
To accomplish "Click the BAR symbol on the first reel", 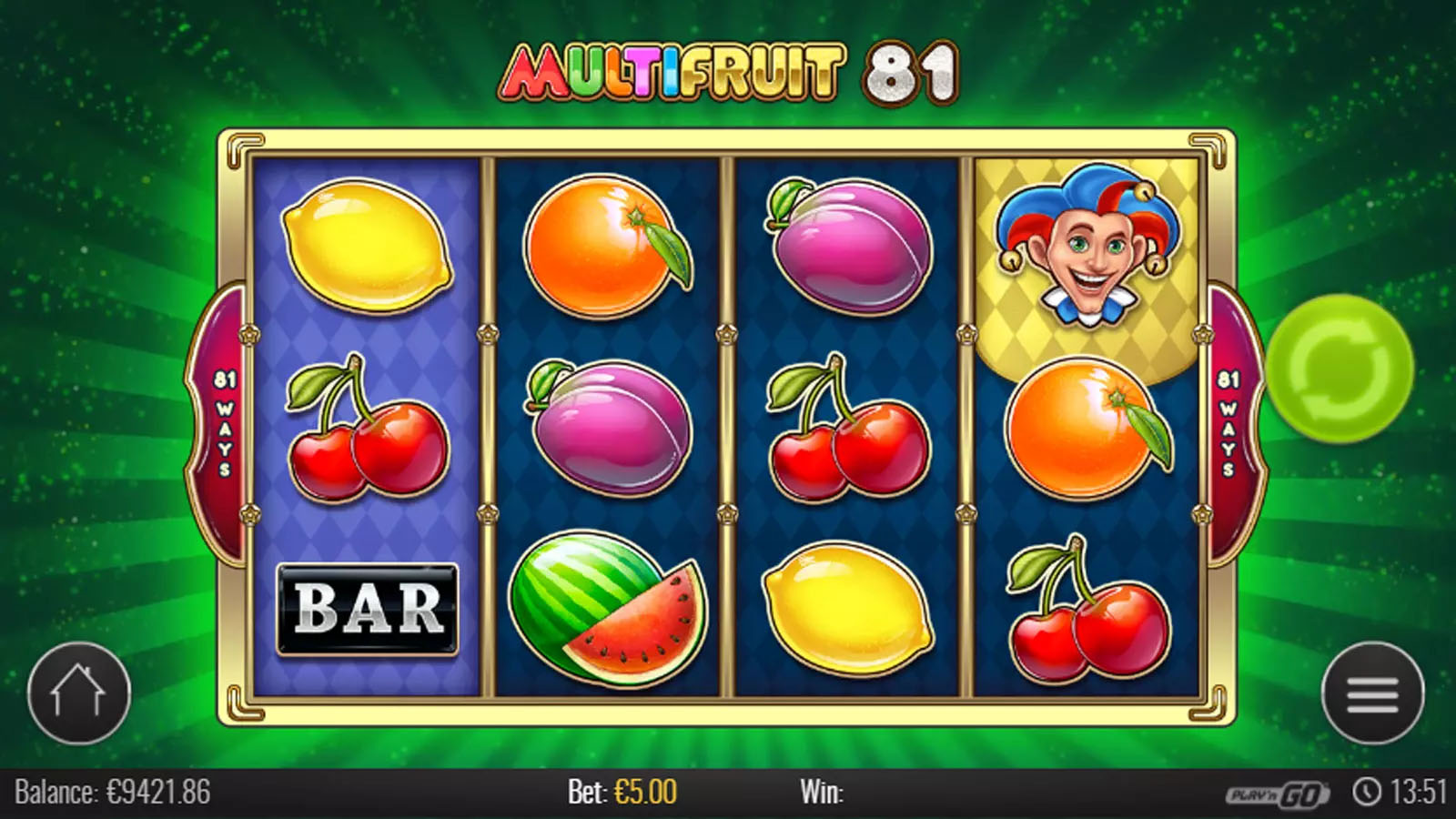I will 368,608.
